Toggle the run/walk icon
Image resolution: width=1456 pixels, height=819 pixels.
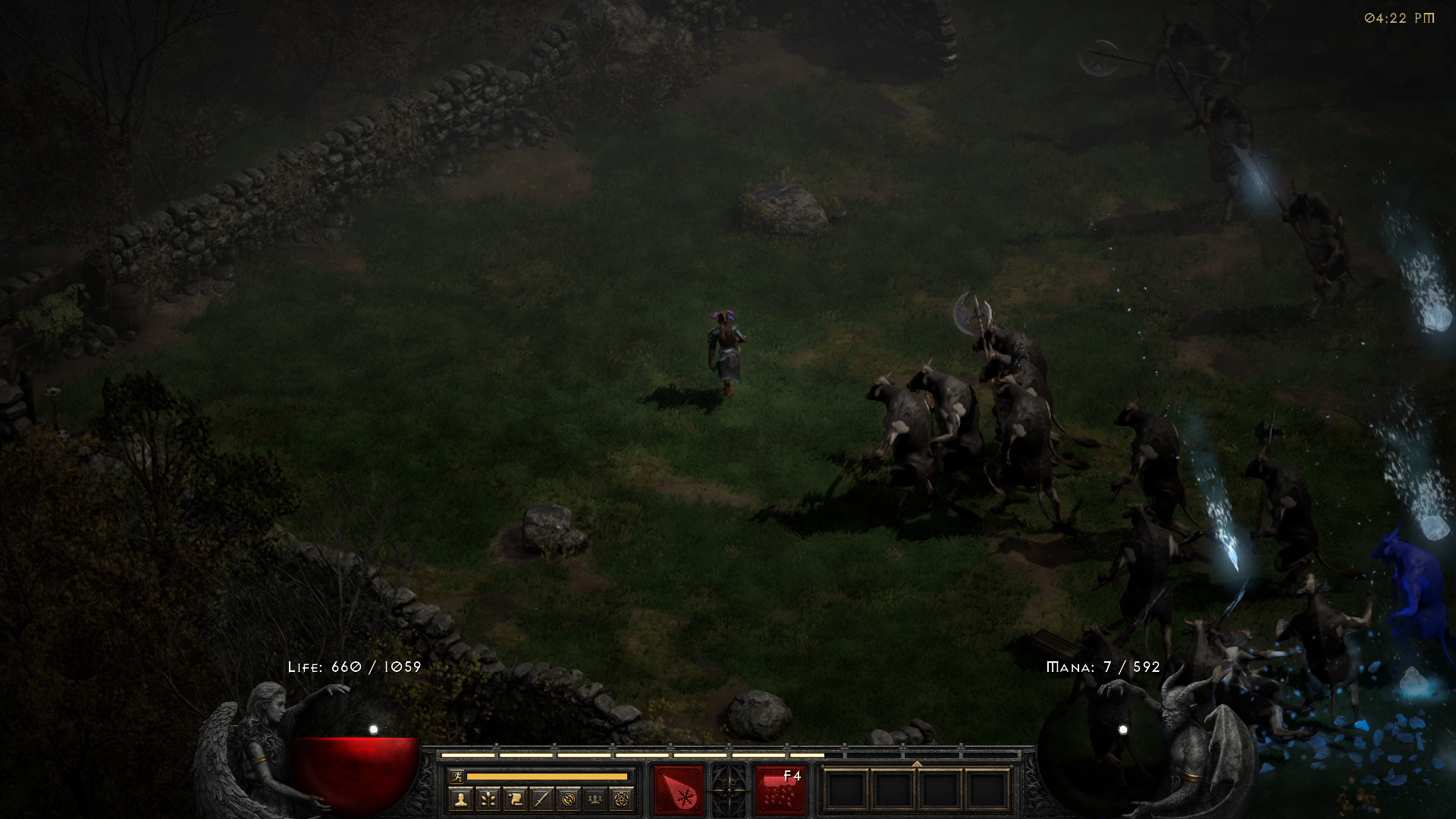point(457,776)
